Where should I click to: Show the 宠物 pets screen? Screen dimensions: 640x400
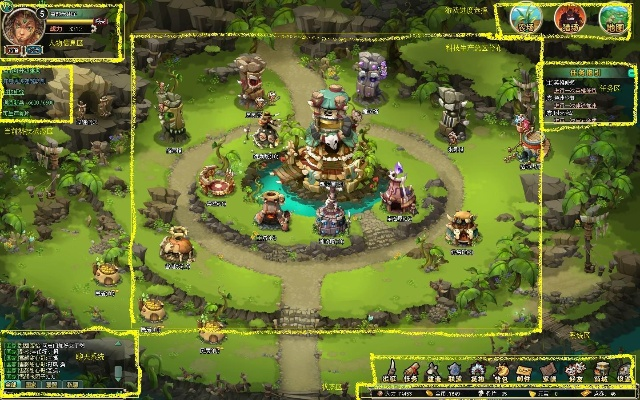(x=478, y=371)
